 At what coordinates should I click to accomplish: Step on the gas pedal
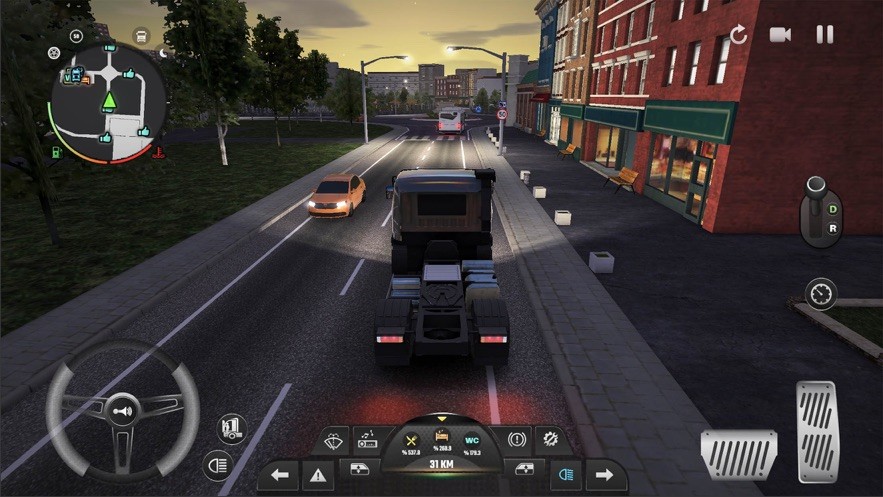point(817,417)
